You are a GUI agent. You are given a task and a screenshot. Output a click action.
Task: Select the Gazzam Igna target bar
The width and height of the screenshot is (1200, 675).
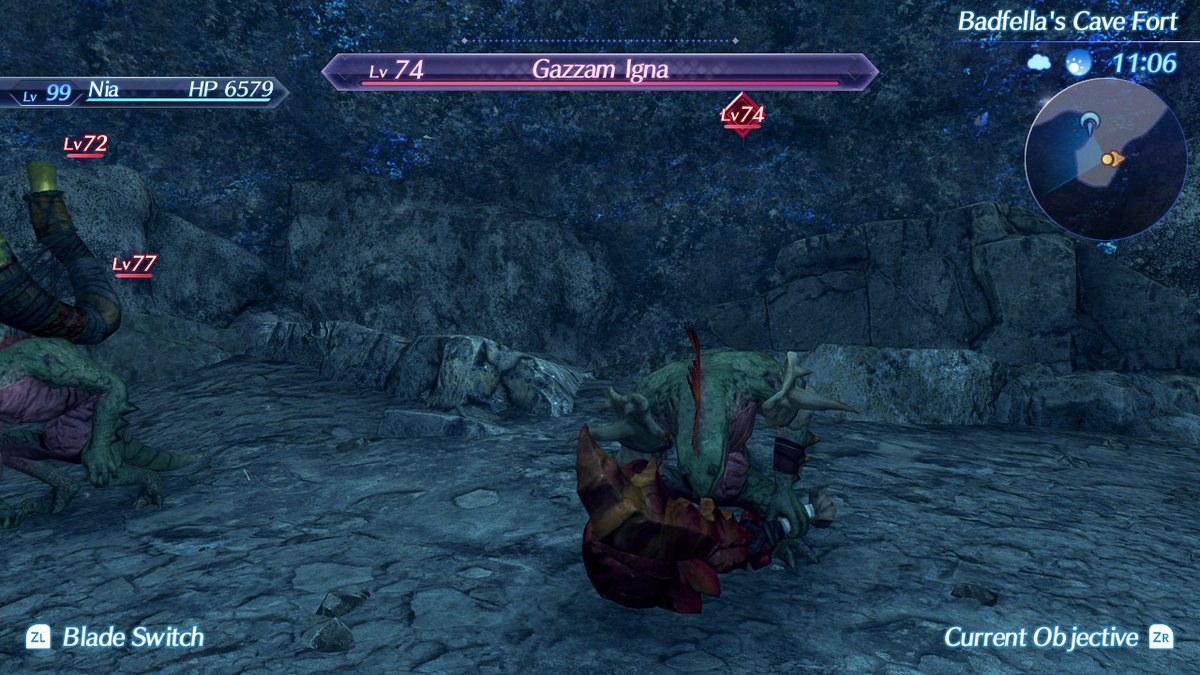pos(600,71)
